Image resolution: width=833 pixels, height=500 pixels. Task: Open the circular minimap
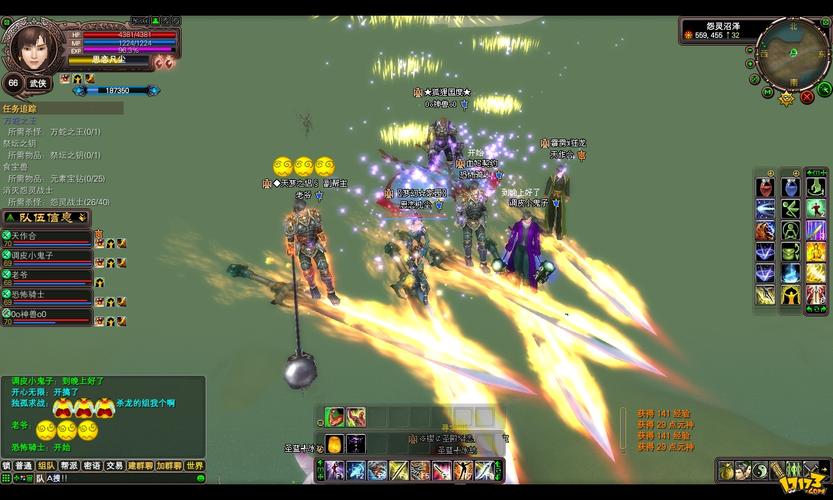(792, 53)
